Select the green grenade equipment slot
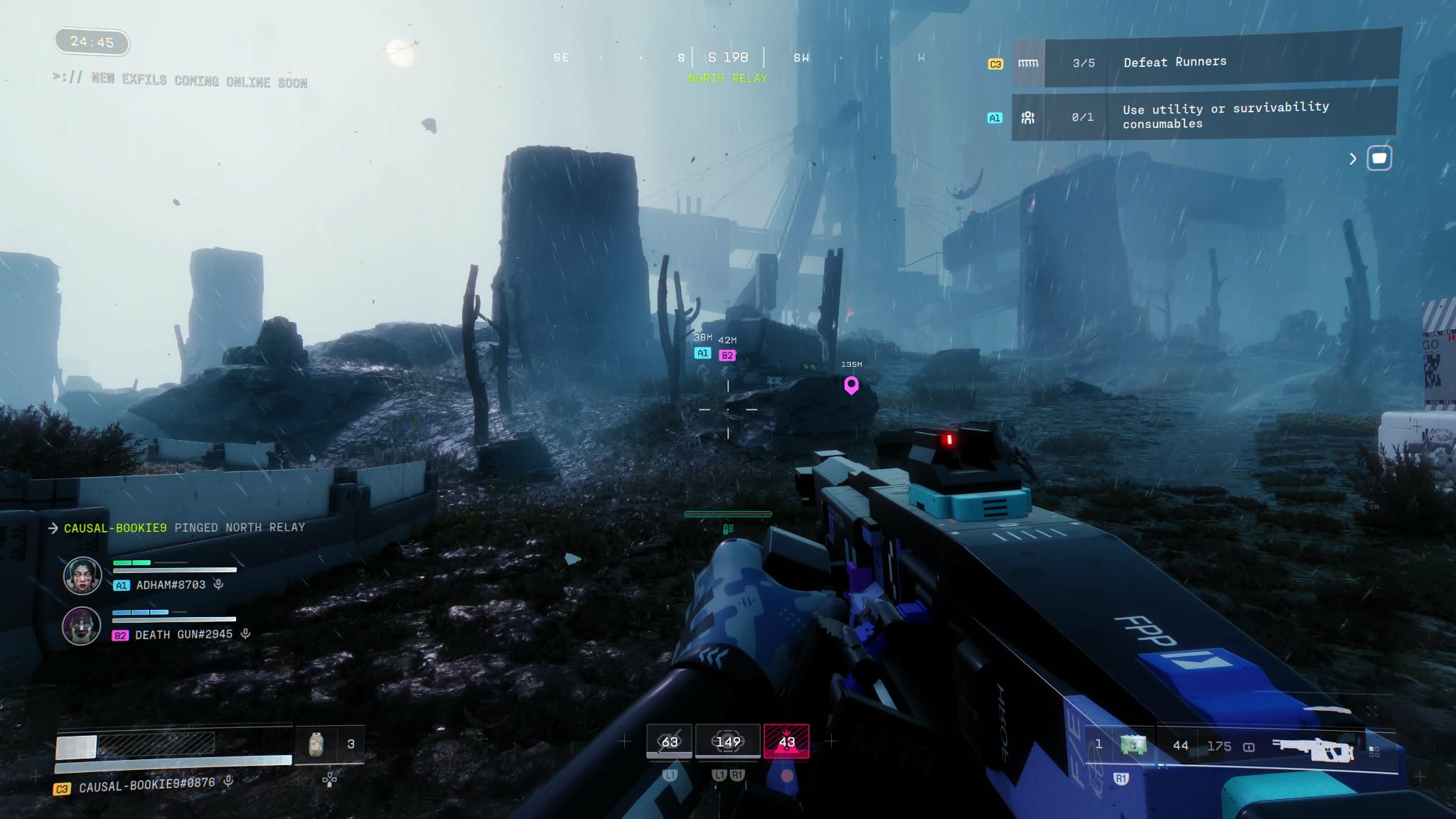This screenshot has height=819, width=1456. tap(1133, 745)
